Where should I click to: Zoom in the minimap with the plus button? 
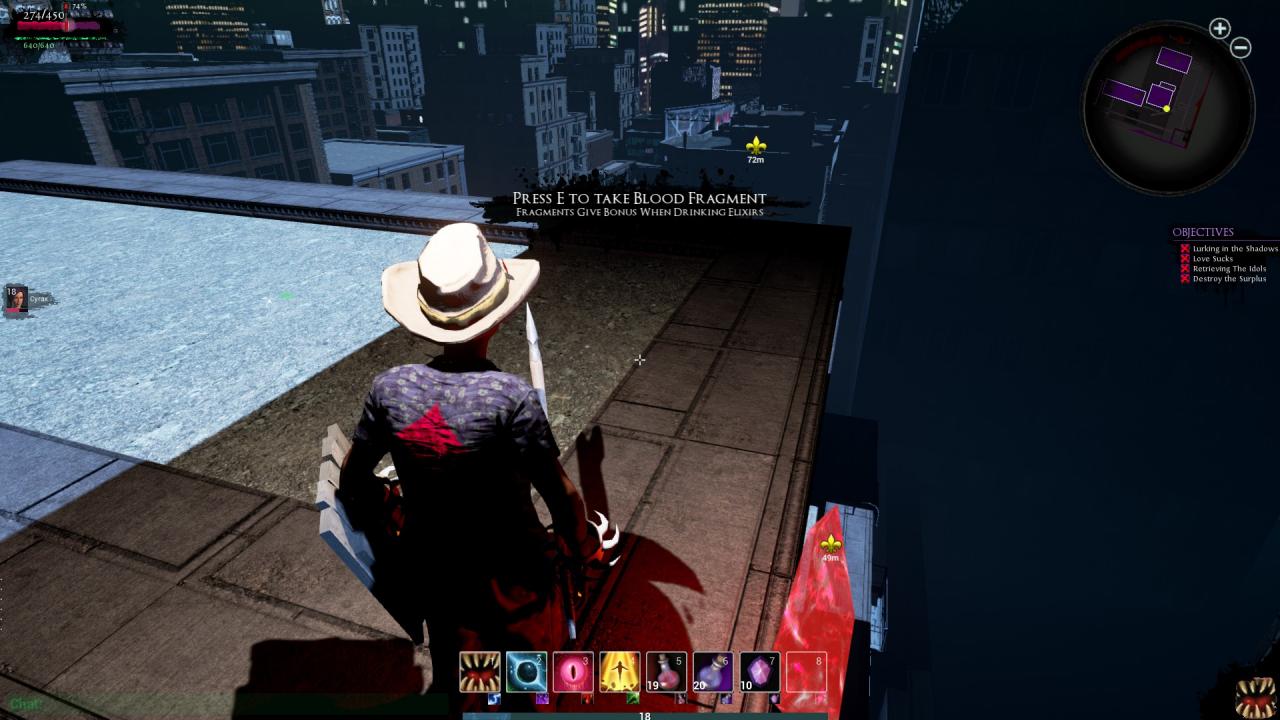(x=1219, y=29)
